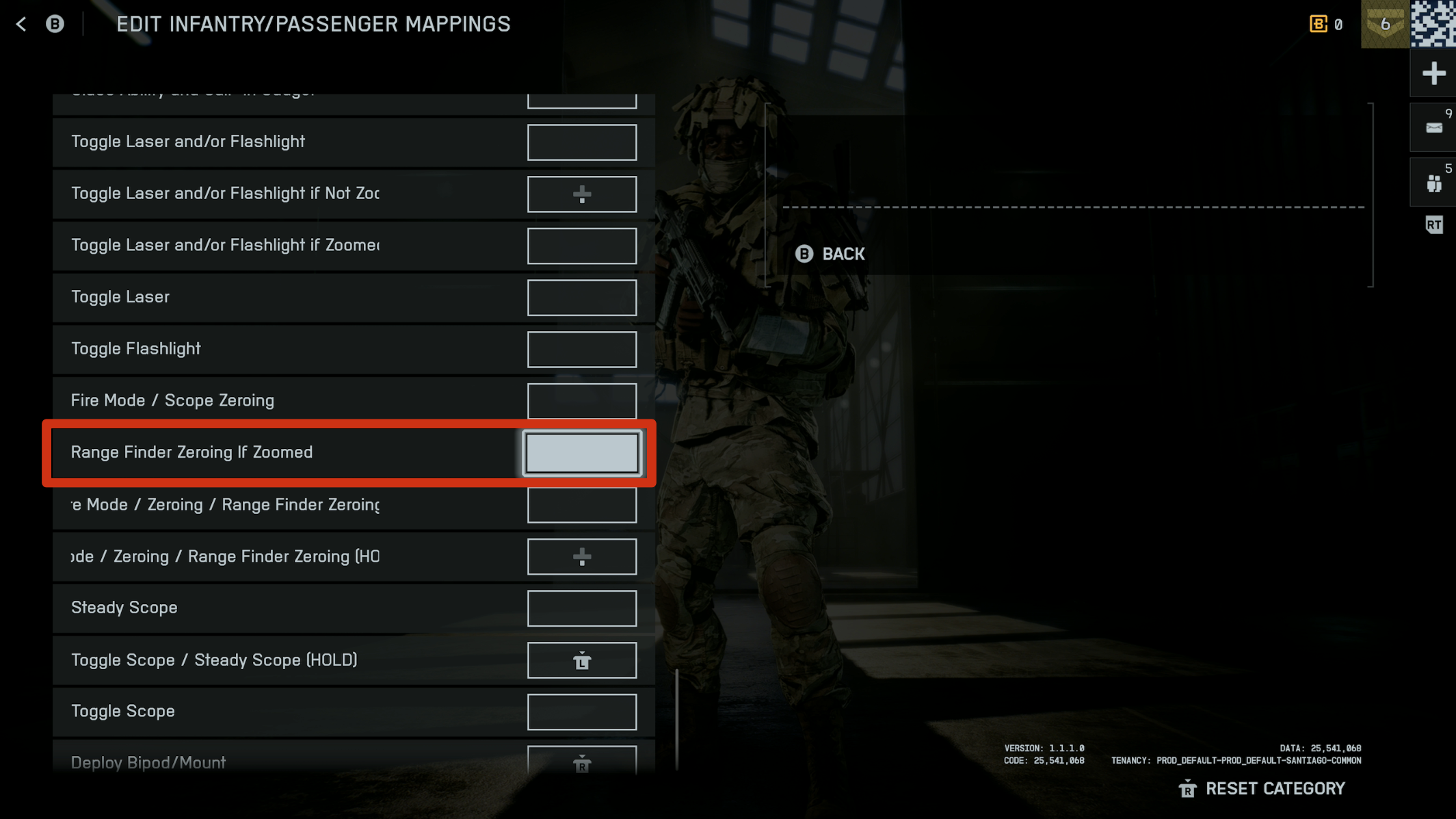
Task: Expand the binding slot for Fire Mode Scope Zeroing
Action: 582,401
